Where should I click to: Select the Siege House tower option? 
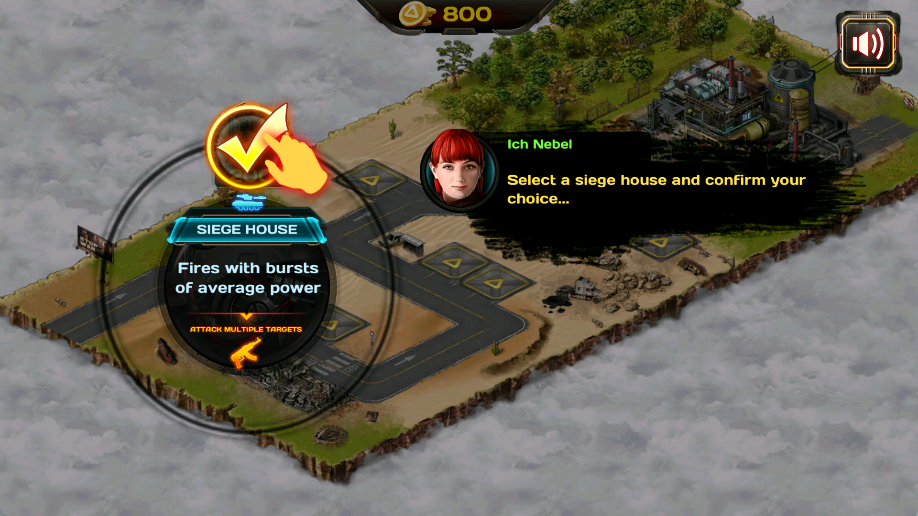(247, 230)
